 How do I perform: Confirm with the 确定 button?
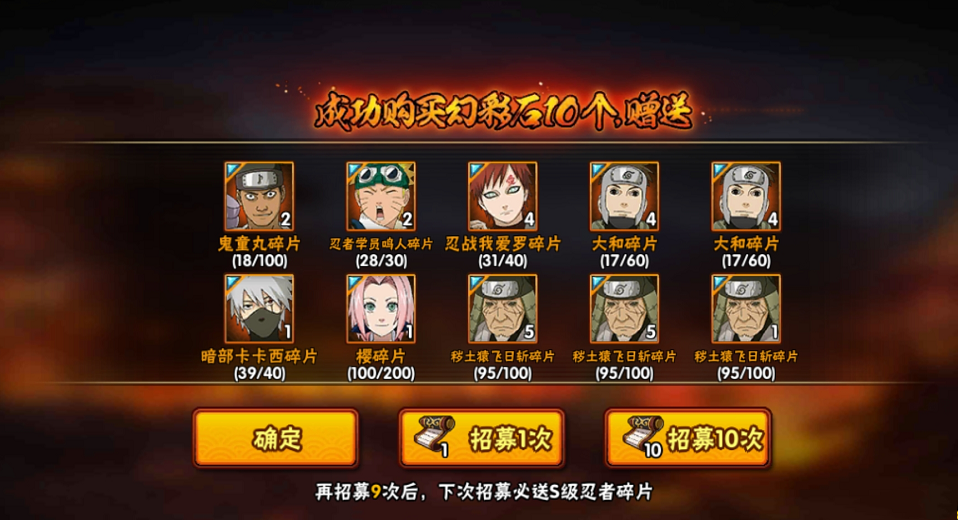(x=275, y=438)
